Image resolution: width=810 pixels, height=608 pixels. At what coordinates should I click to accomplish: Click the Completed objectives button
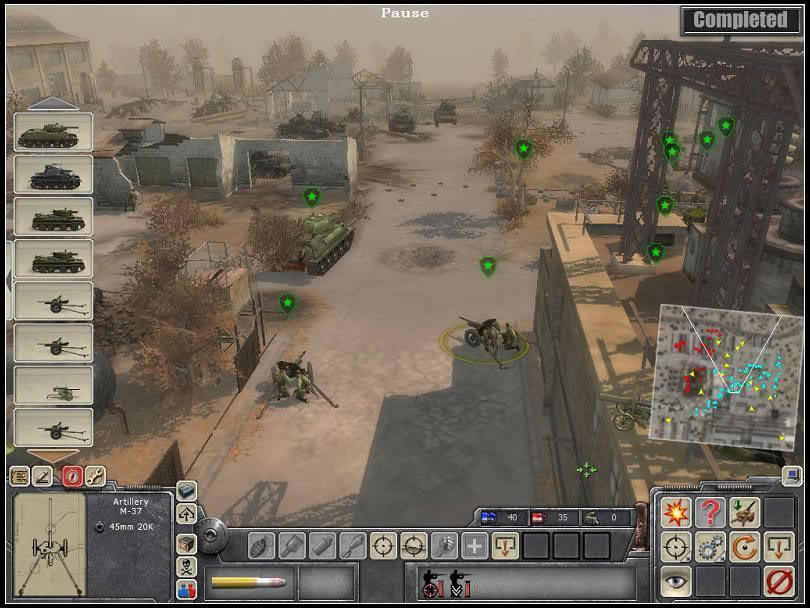coord(740,19)
